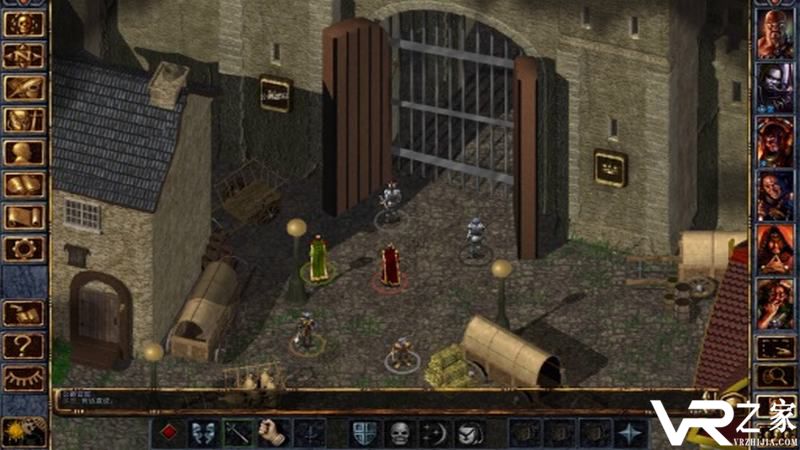Choose the sword attack action
Image resolution: width=800 pixels, height=450 pixels.
click(238, 433)
